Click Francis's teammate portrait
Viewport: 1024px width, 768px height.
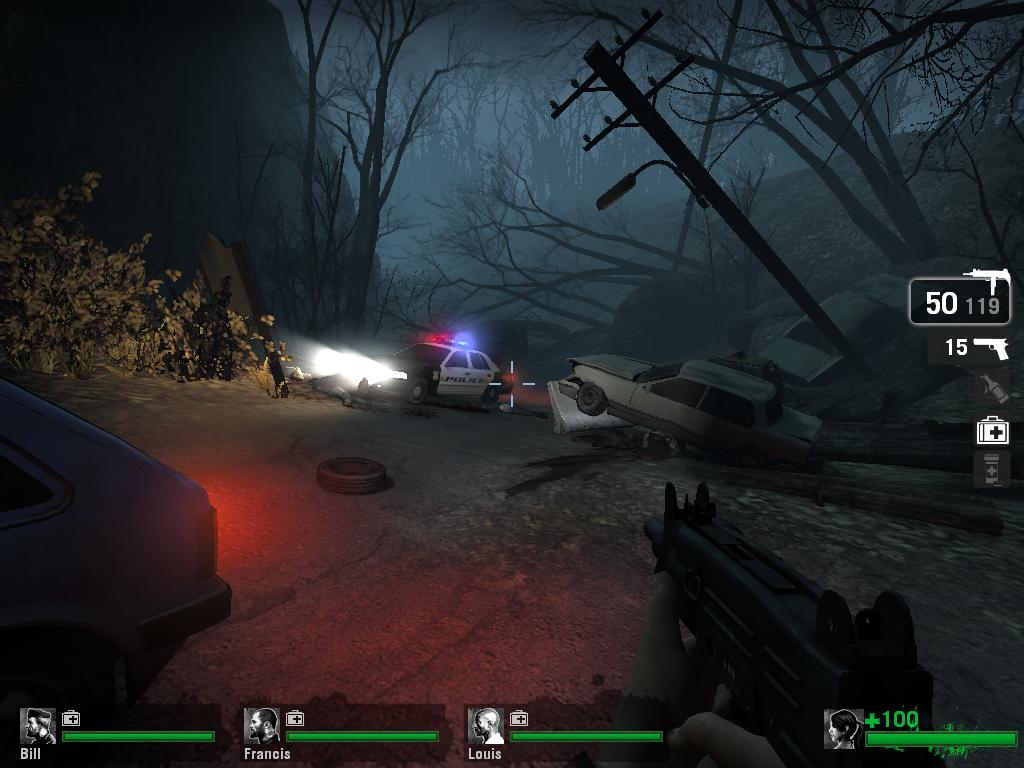point(263,726)
